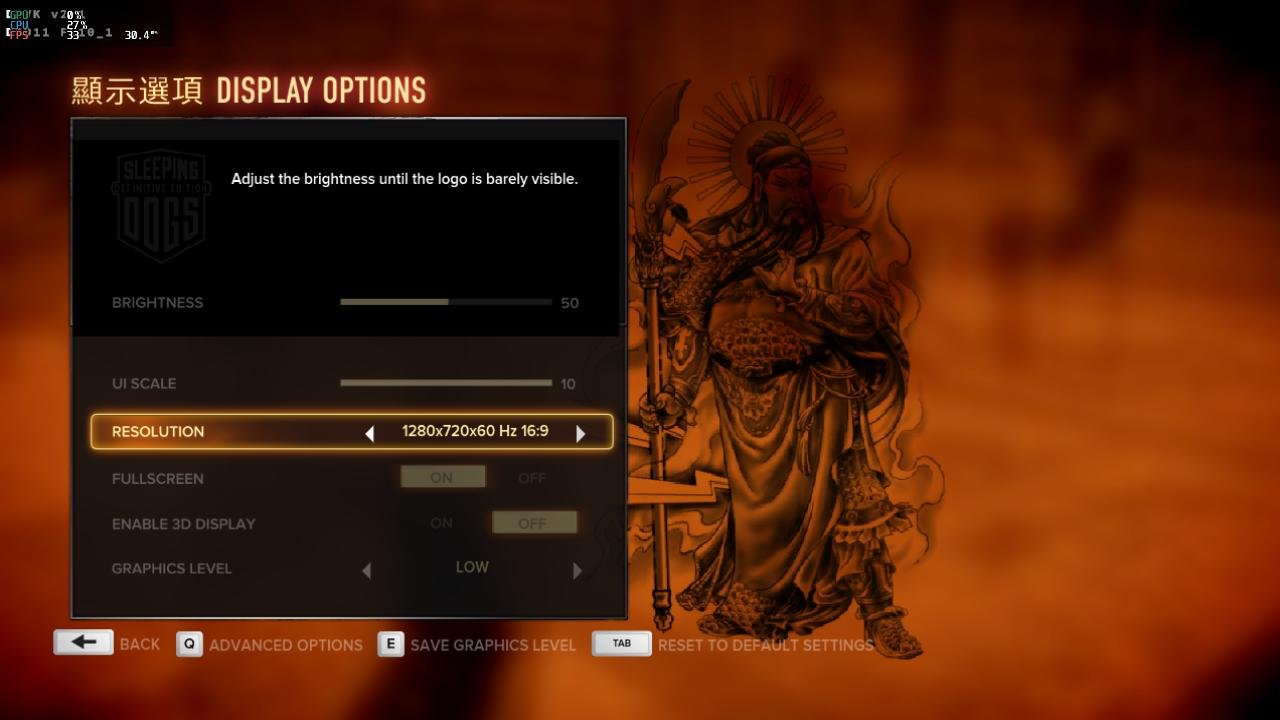Turn Fullscreen ON

(x=442, y=478)
